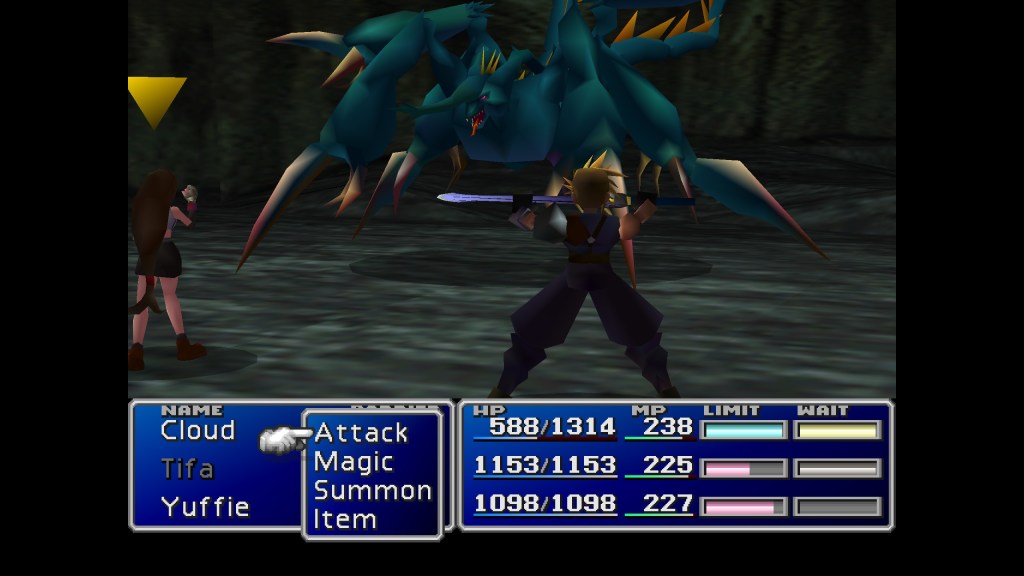Image resolution: width=1024 pixels, height=576 pixels.
Task: Select Cloud in the party list
Action: click(x=197, y=431)
